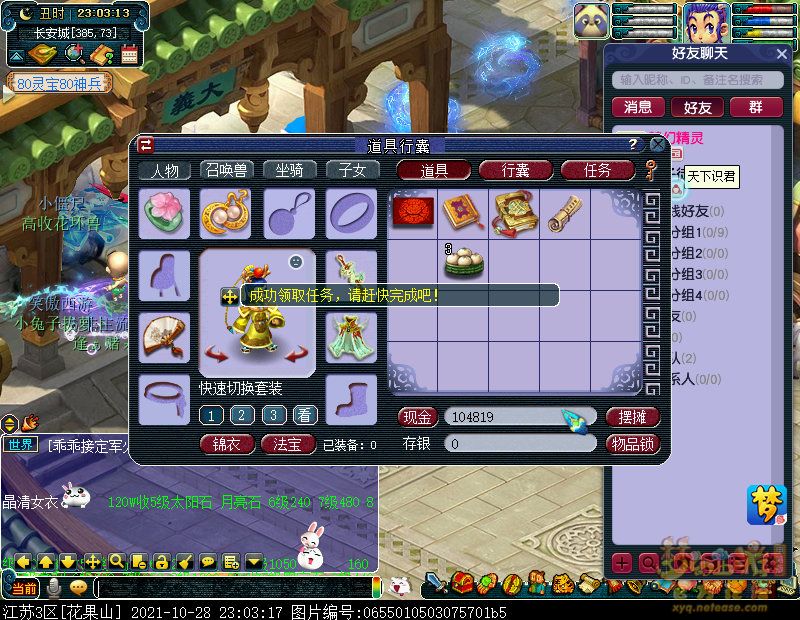Open the 现金 cash button
Screen dimensions: 800x620
pyautogui.click(x=418, y=416)
